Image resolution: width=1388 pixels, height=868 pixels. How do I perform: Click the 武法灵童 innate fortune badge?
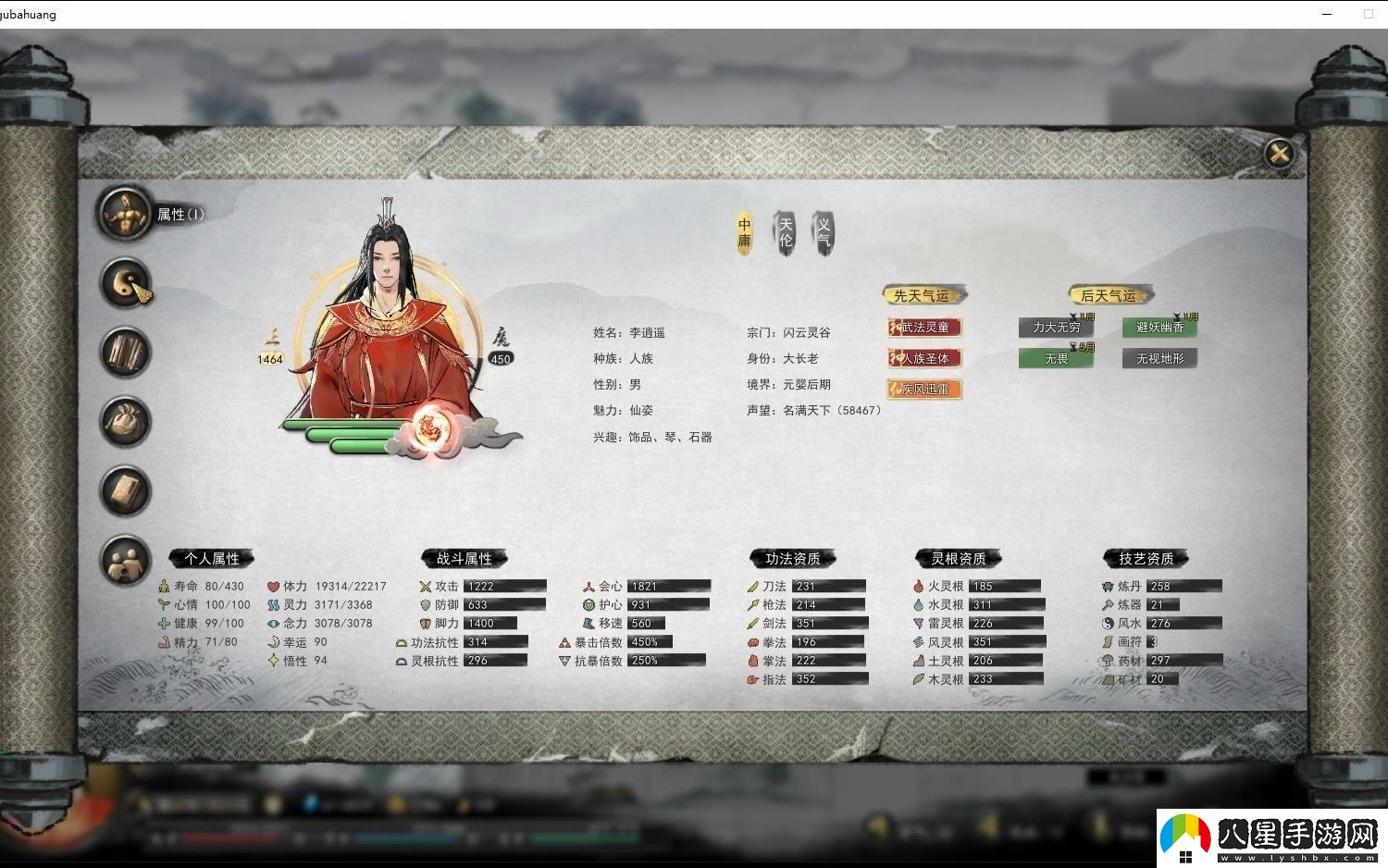pyautogui.click(x=923, y=327)
